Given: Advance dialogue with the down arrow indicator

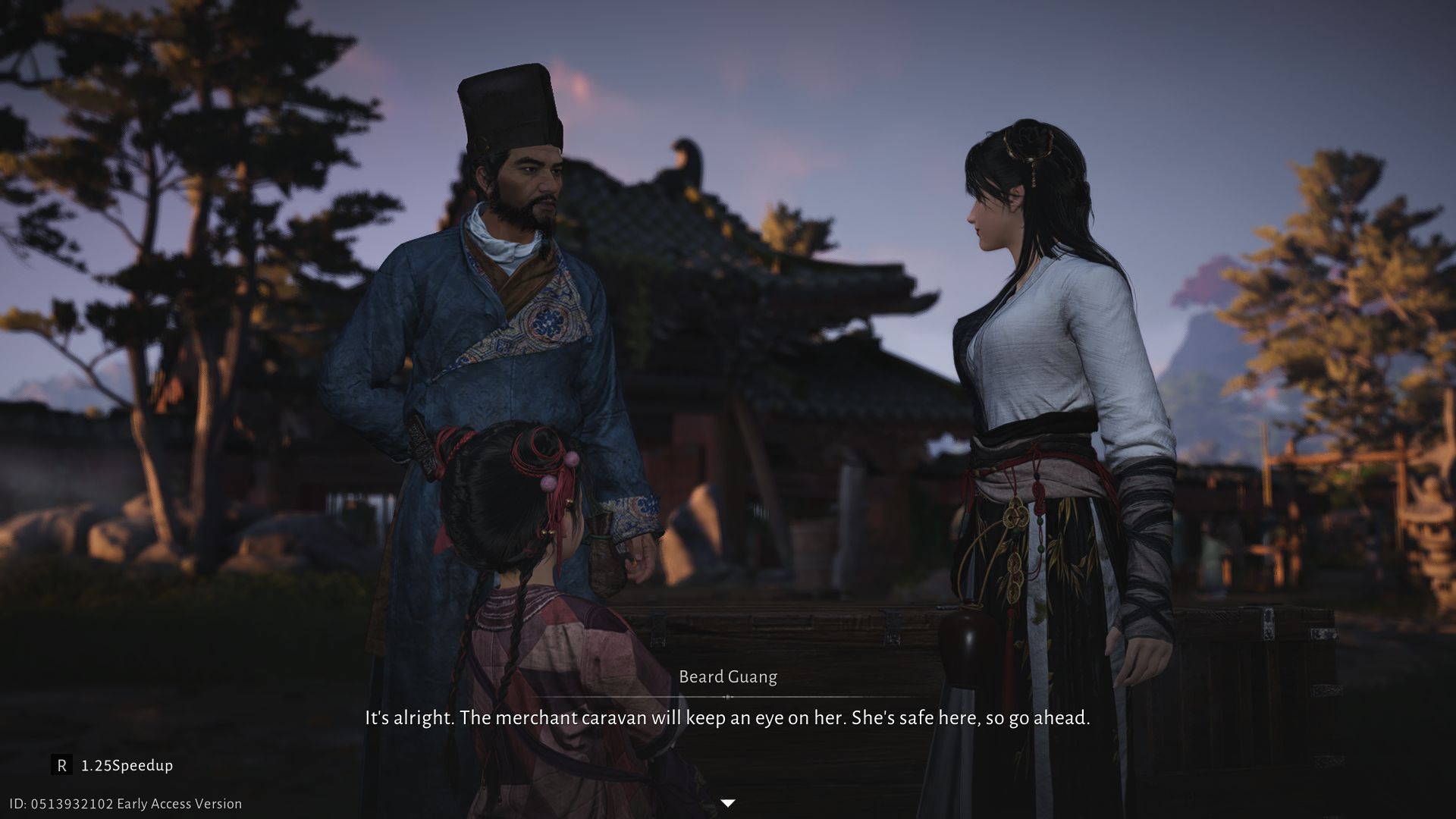Looking at the screenshot, I should coord(727,803).
